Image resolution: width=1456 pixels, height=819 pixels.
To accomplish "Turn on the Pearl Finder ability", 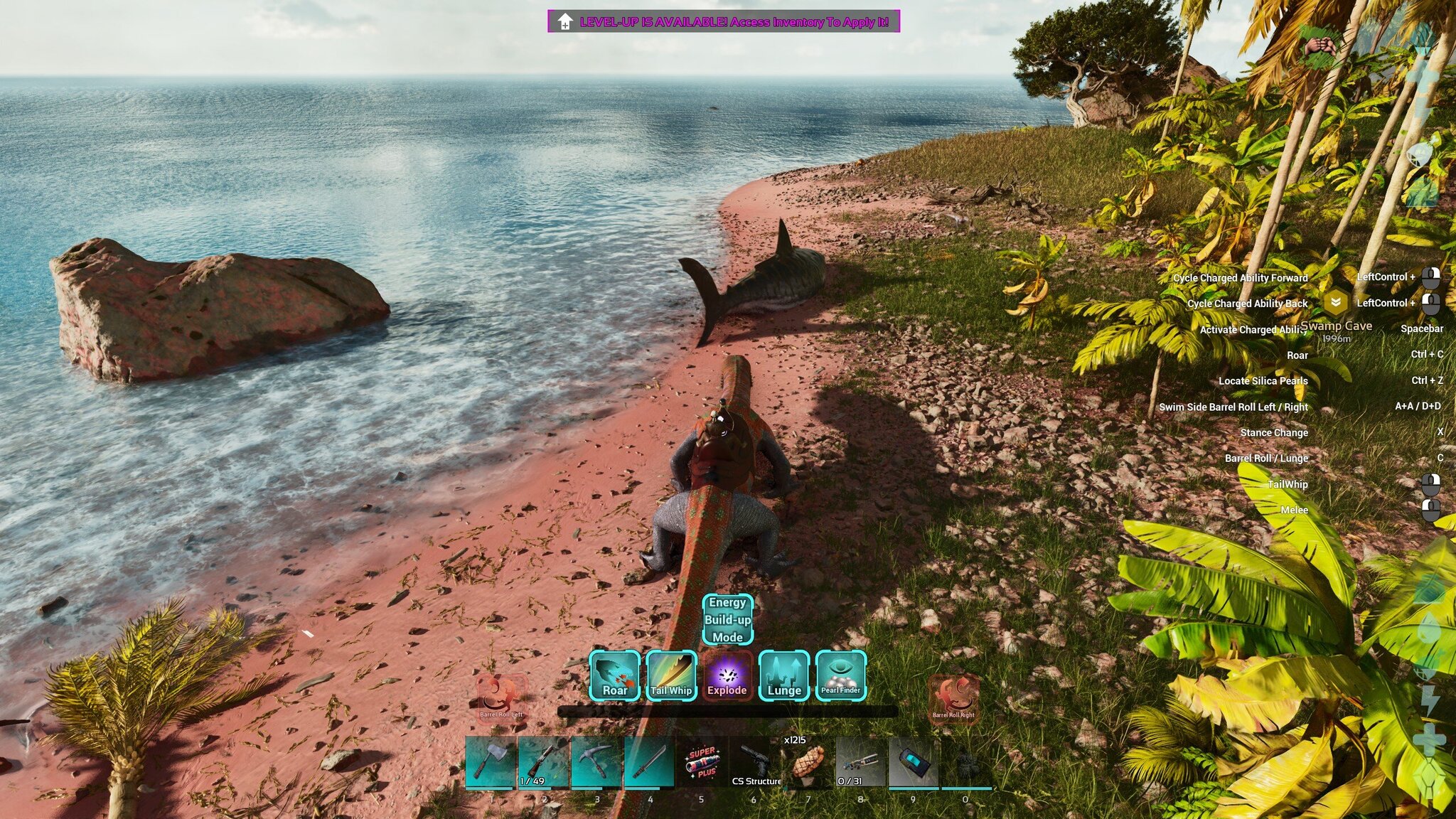I will (x=840, y=675).
